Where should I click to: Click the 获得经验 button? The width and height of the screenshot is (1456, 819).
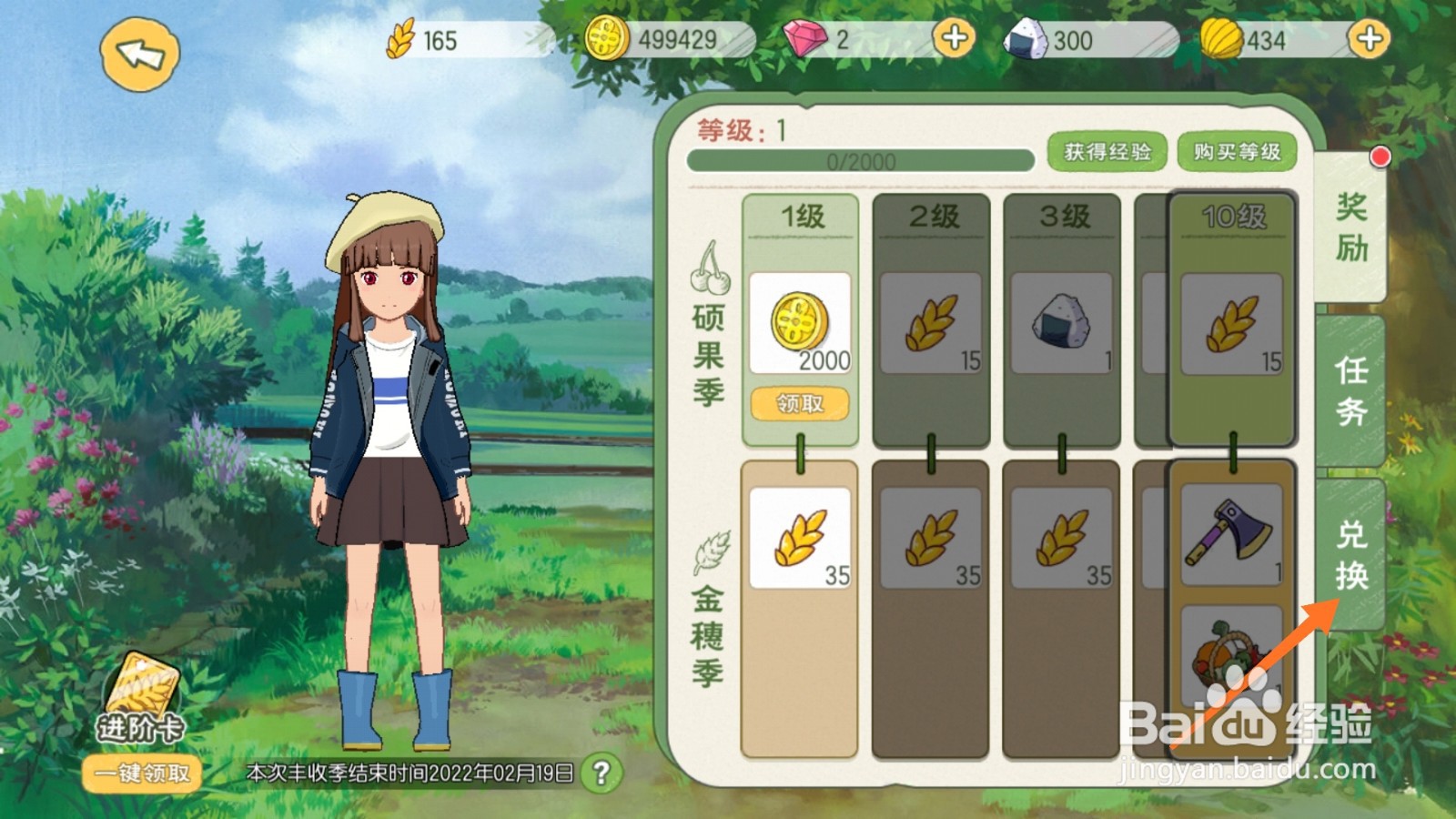tap(1107, 152)
